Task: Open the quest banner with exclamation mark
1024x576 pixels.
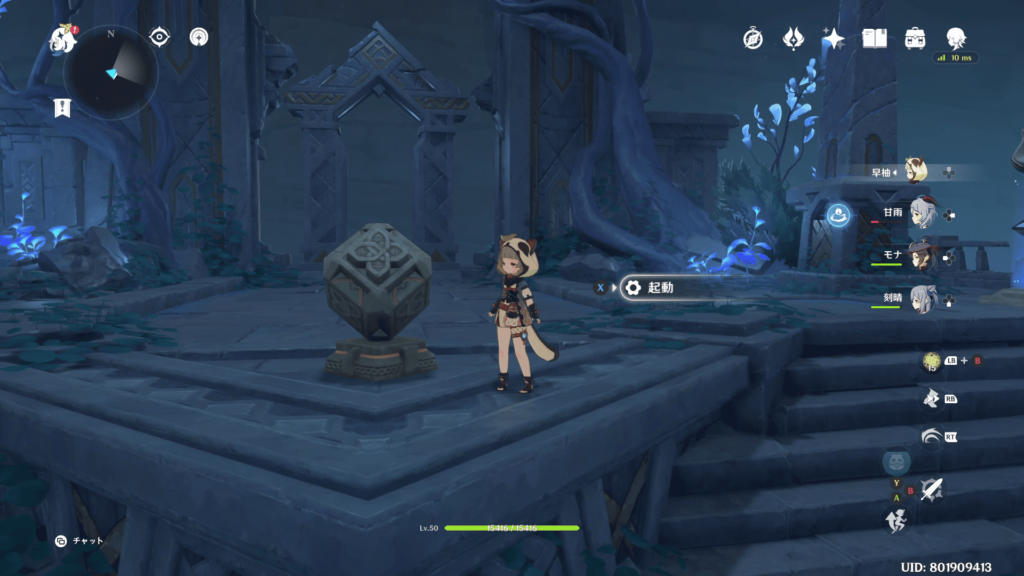Action: click(x=62, y=107)
